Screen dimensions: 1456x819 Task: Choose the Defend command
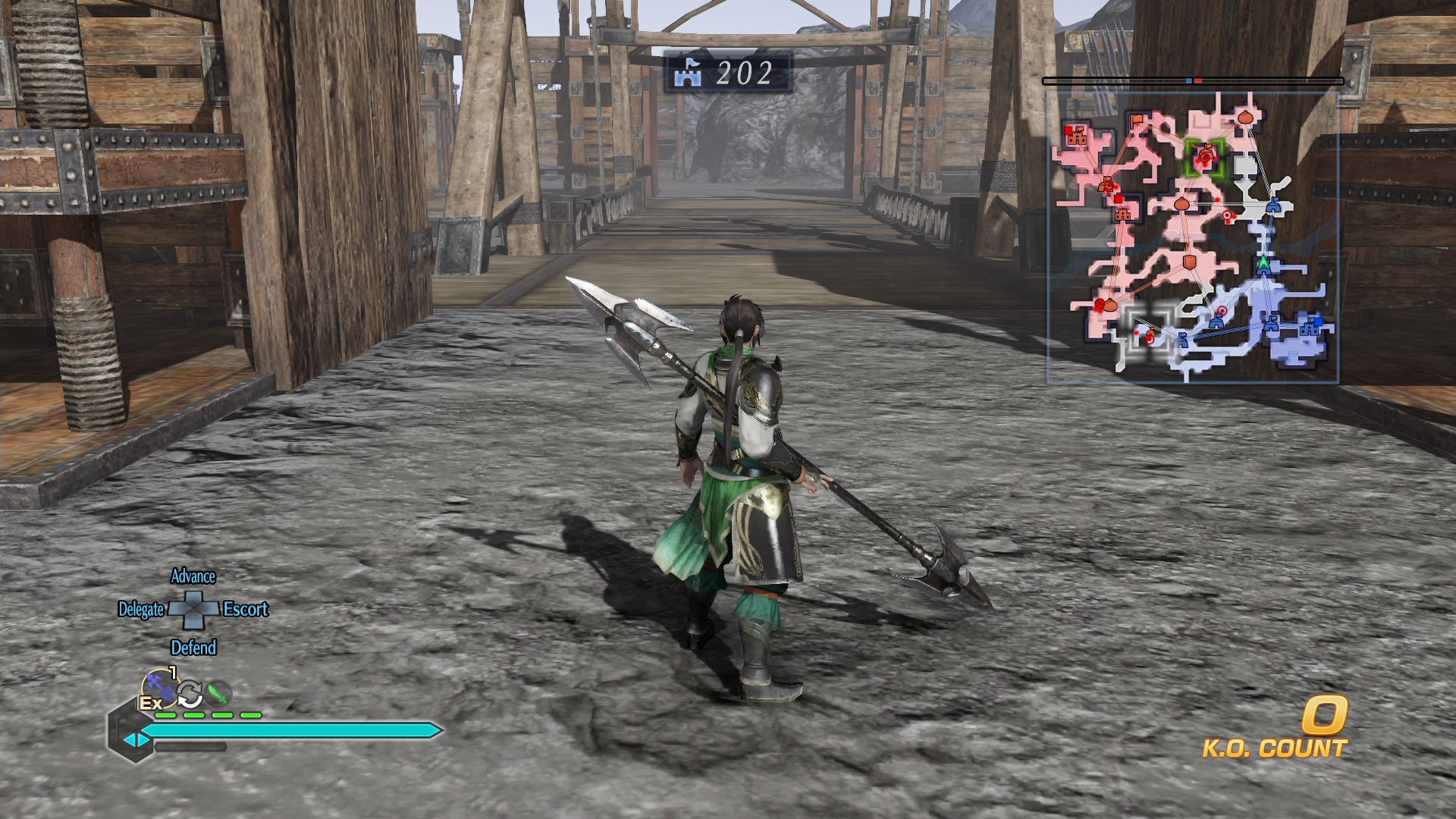pos(193,648)
